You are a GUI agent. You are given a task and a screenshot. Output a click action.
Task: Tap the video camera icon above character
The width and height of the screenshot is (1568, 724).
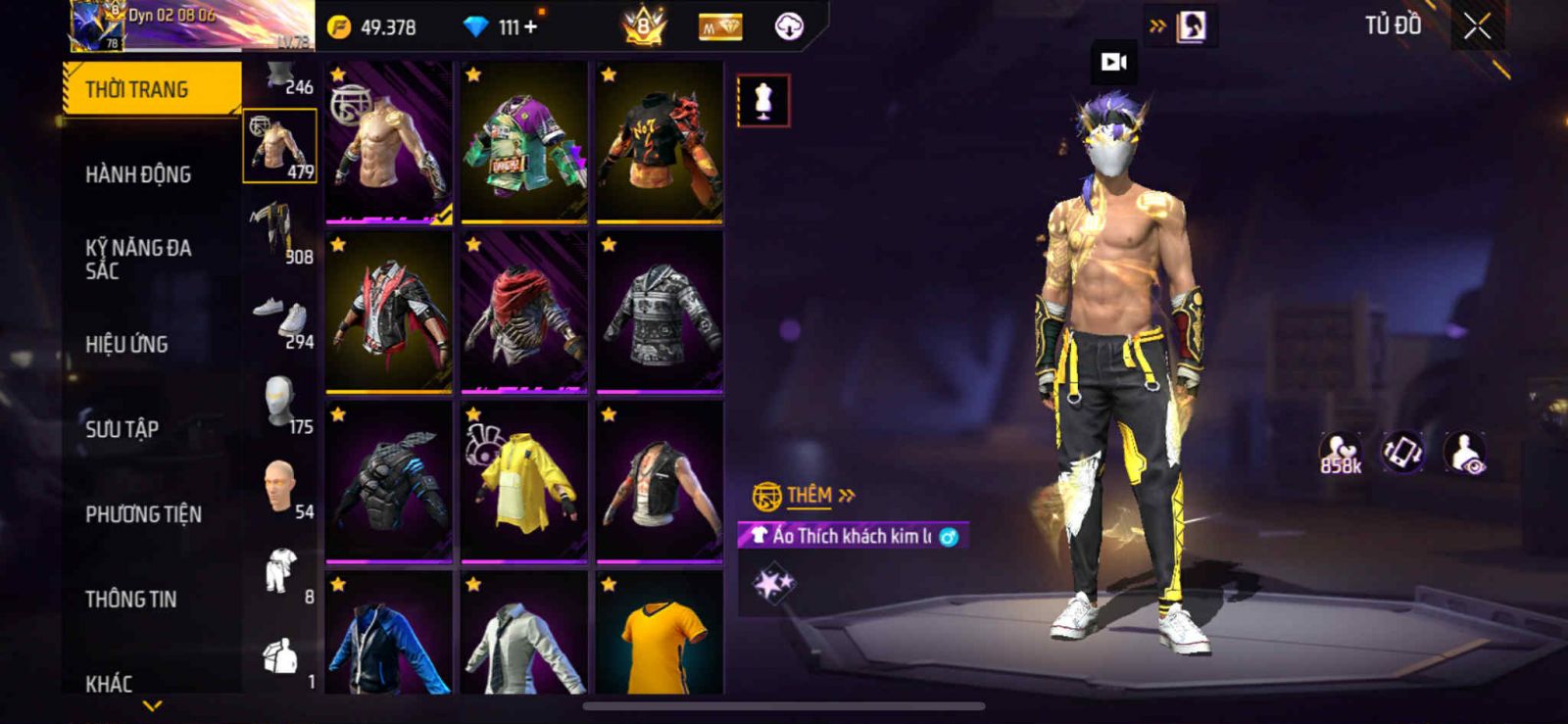(1113, 62)
